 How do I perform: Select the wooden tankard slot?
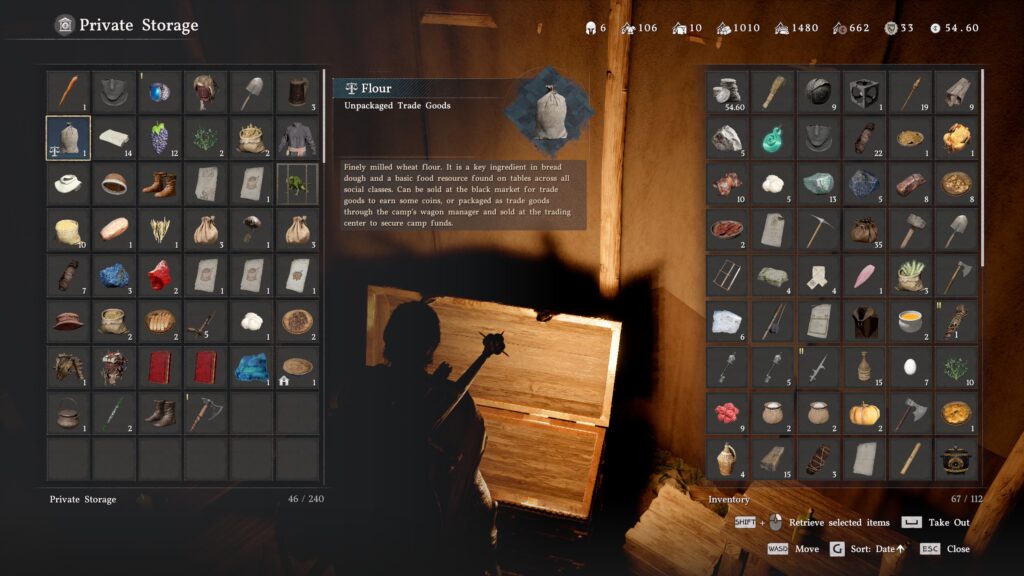297,92
